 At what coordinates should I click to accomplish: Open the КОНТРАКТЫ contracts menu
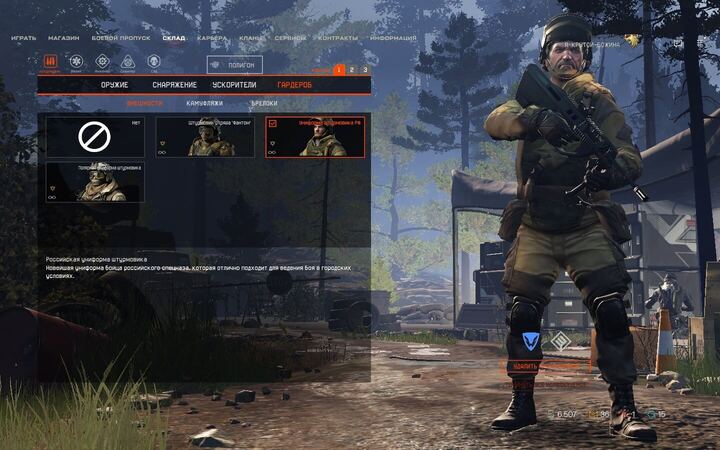pyautogui.click(x=337, y=38)
